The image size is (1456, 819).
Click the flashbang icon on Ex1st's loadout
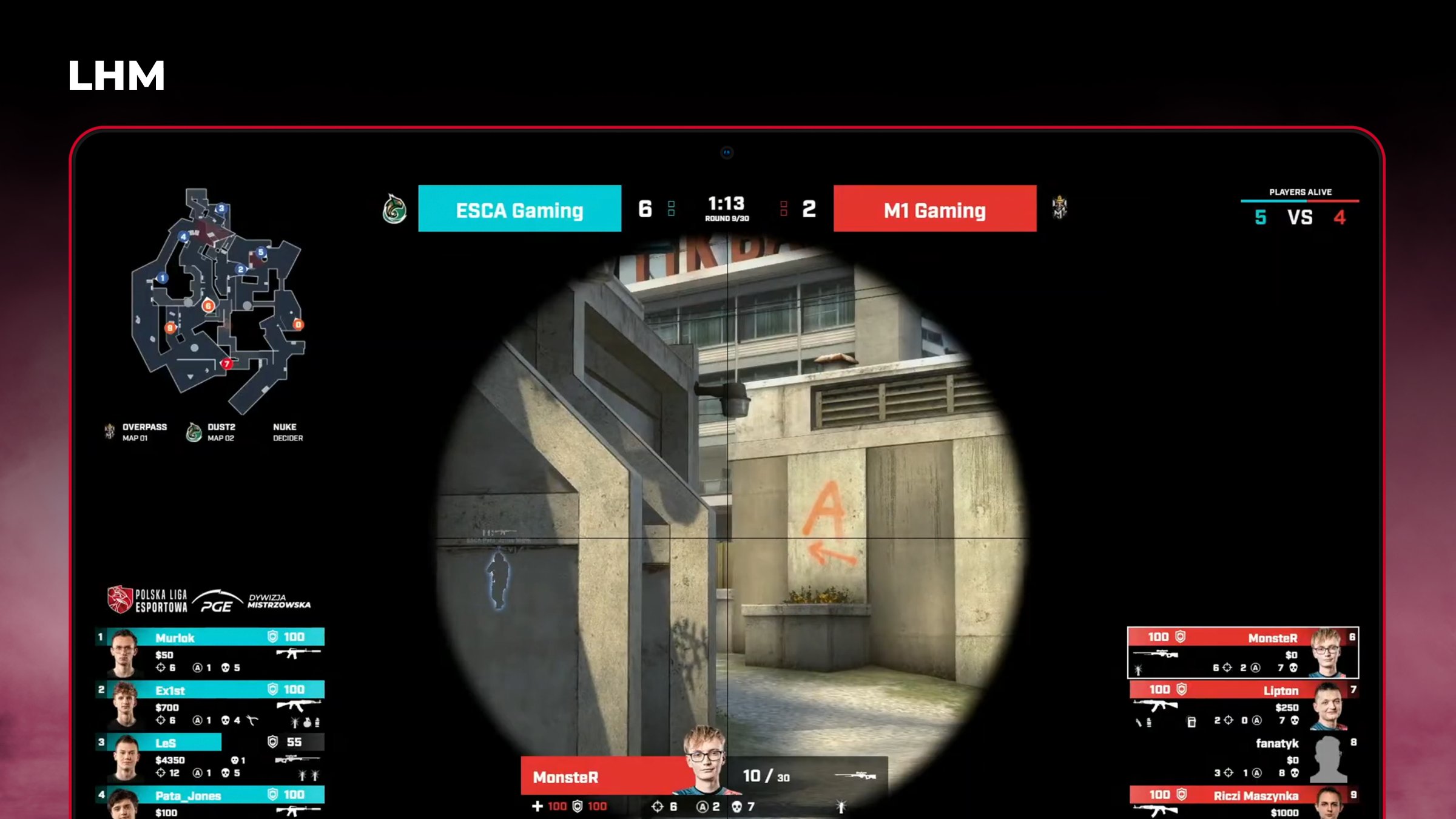pos(294,721)
